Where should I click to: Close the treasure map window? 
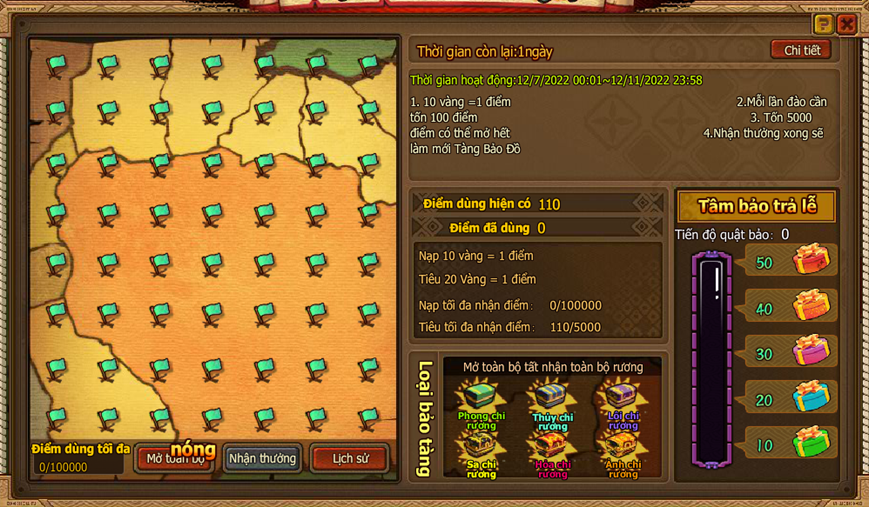[x=847, y=24]
